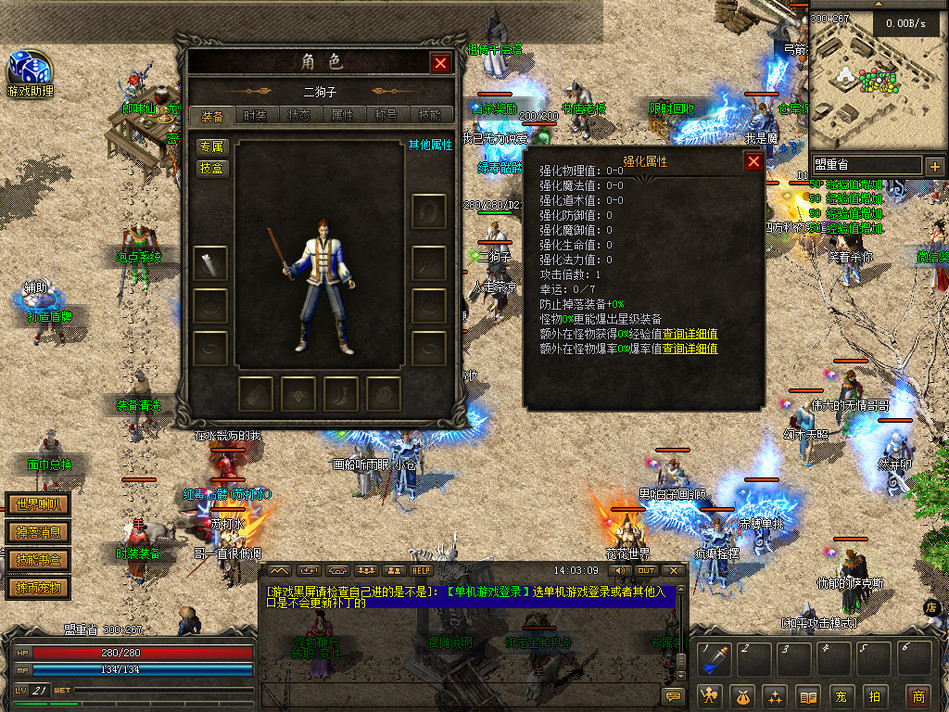Click the 专属 button
This screenshot has height=712, width=949.
point(211,147)
